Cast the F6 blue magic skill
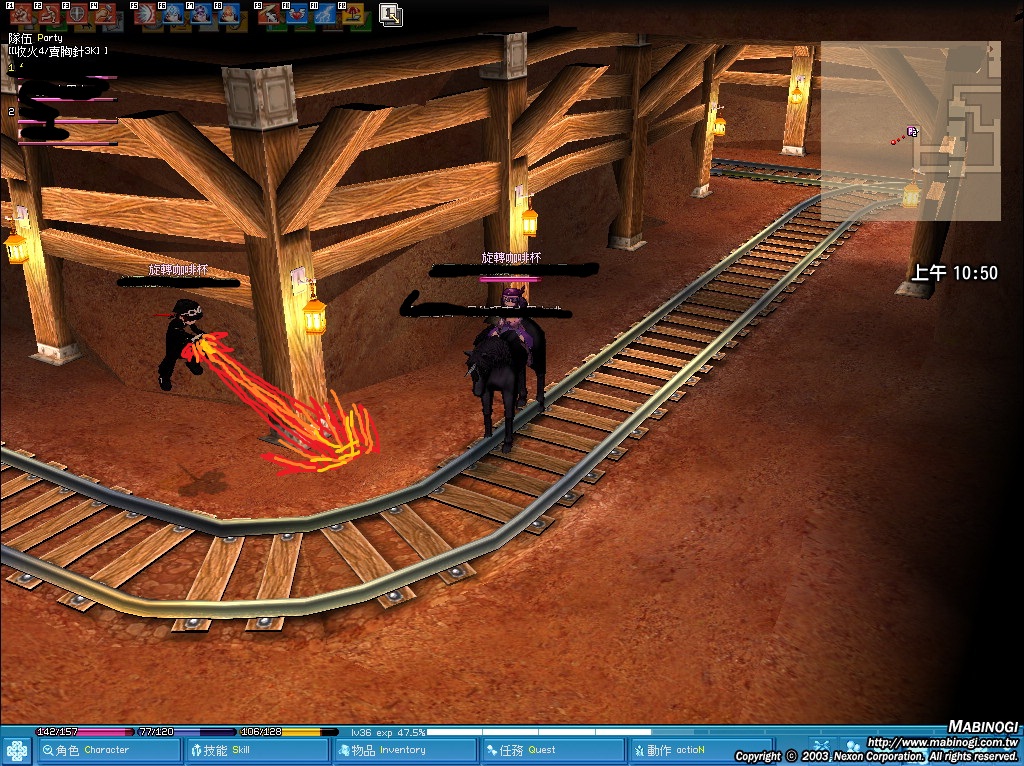Screen dimensions: 1024x766 point(173,14)
